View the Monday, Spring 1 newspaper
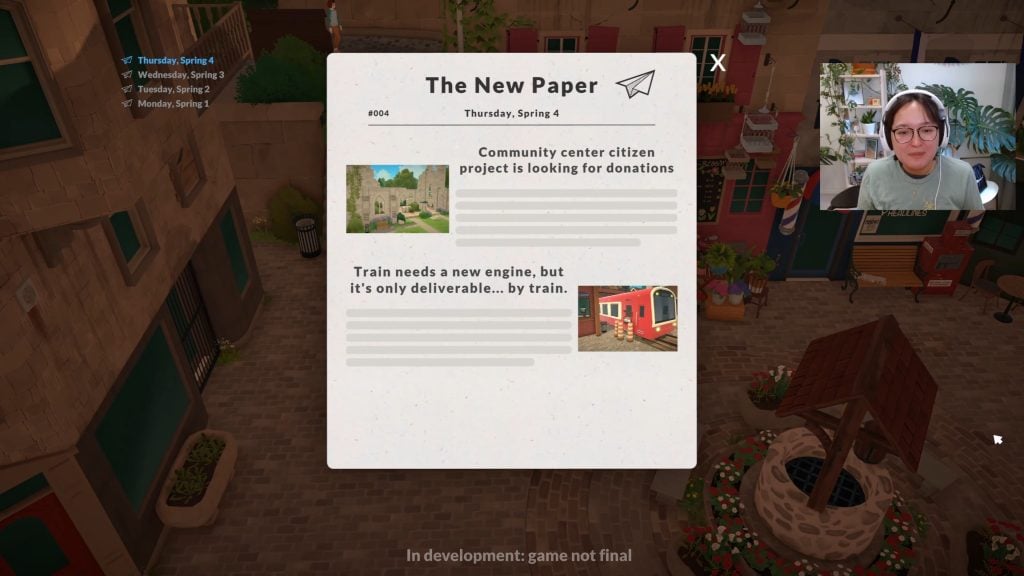Image resolution: width=1024 pixels, height=576 pixels. 173,104
